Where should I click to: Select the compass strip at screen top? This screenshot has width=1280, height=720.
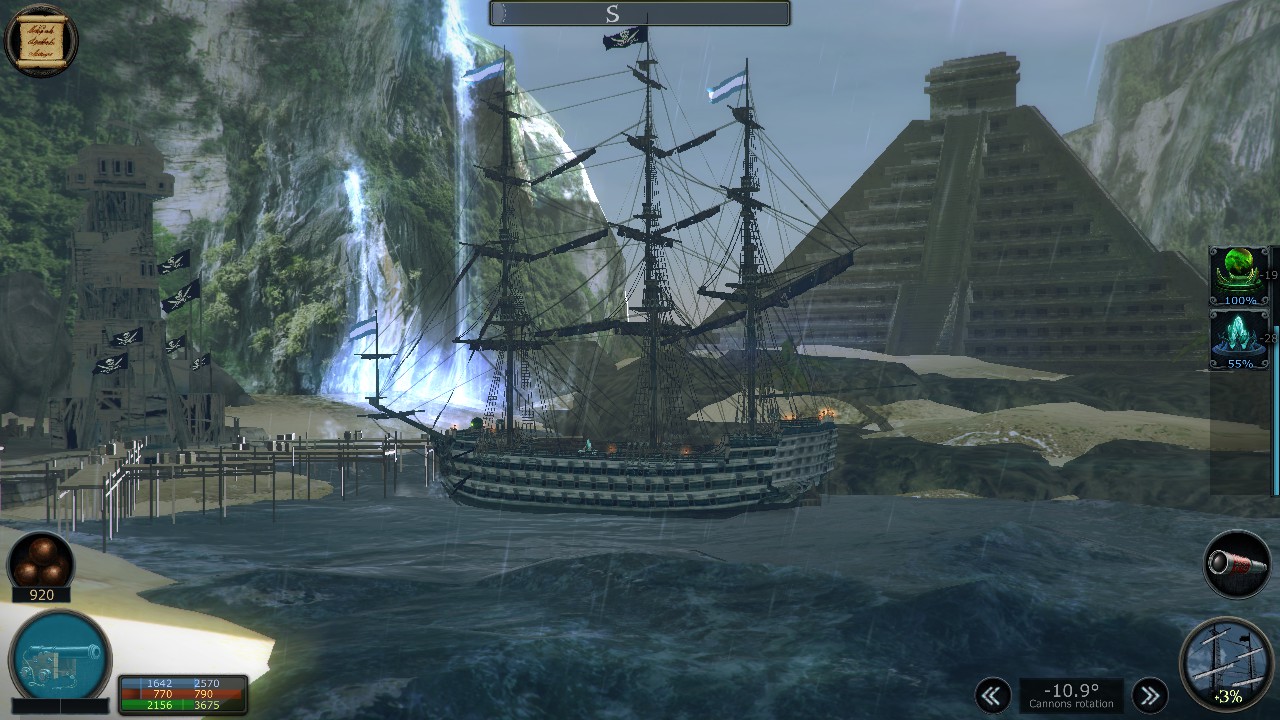coord(638,13)
